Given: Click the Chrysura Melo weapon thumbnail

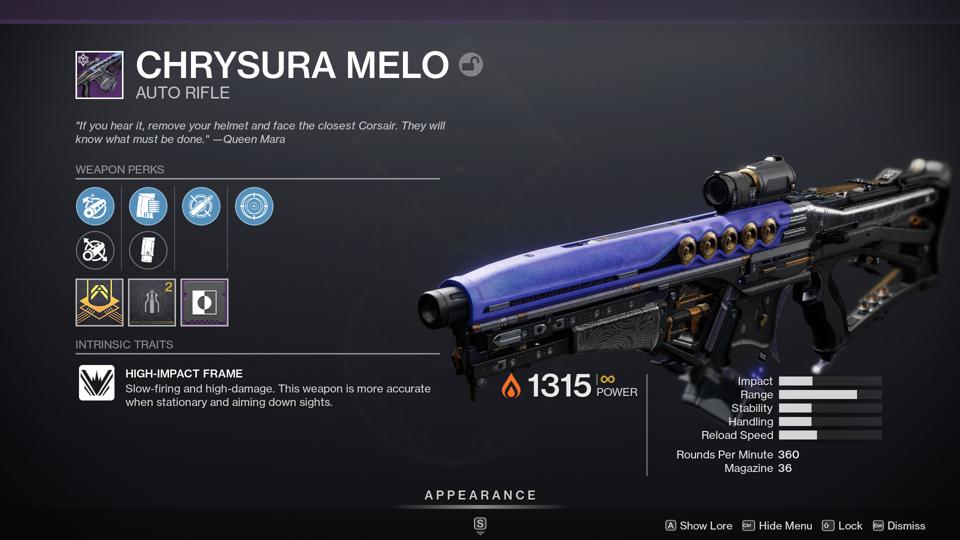Looking at the screenshot, I should [x=99, y=75].
